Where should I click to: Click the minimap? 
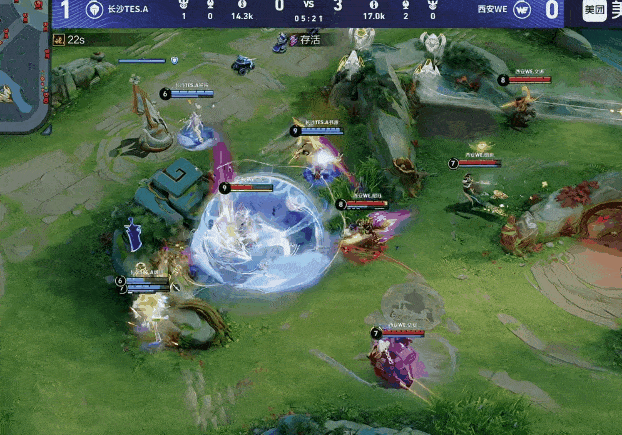(x=22, y=70)
